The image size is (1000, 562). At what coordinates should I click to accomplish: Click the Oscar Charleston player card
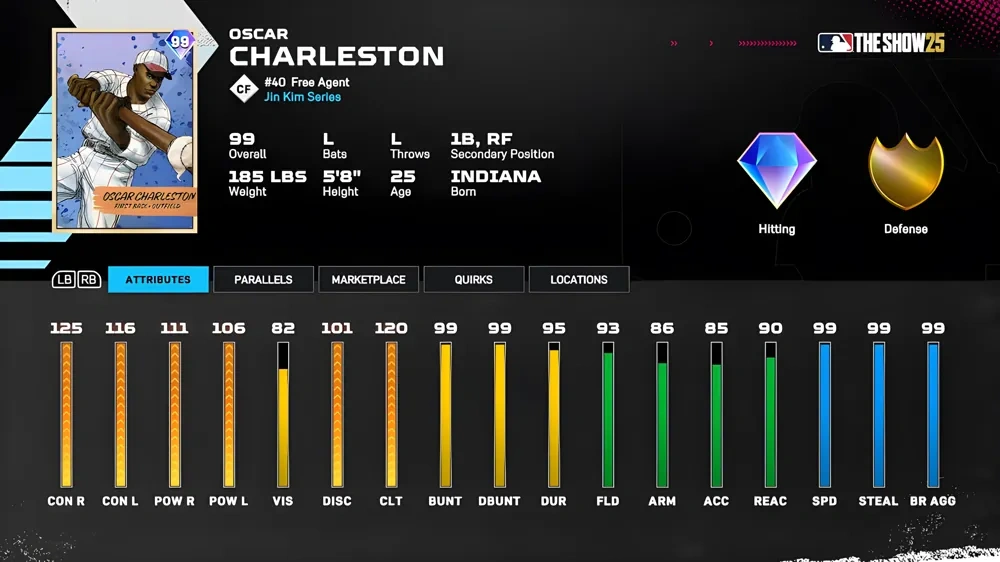(x=125, y=131)
